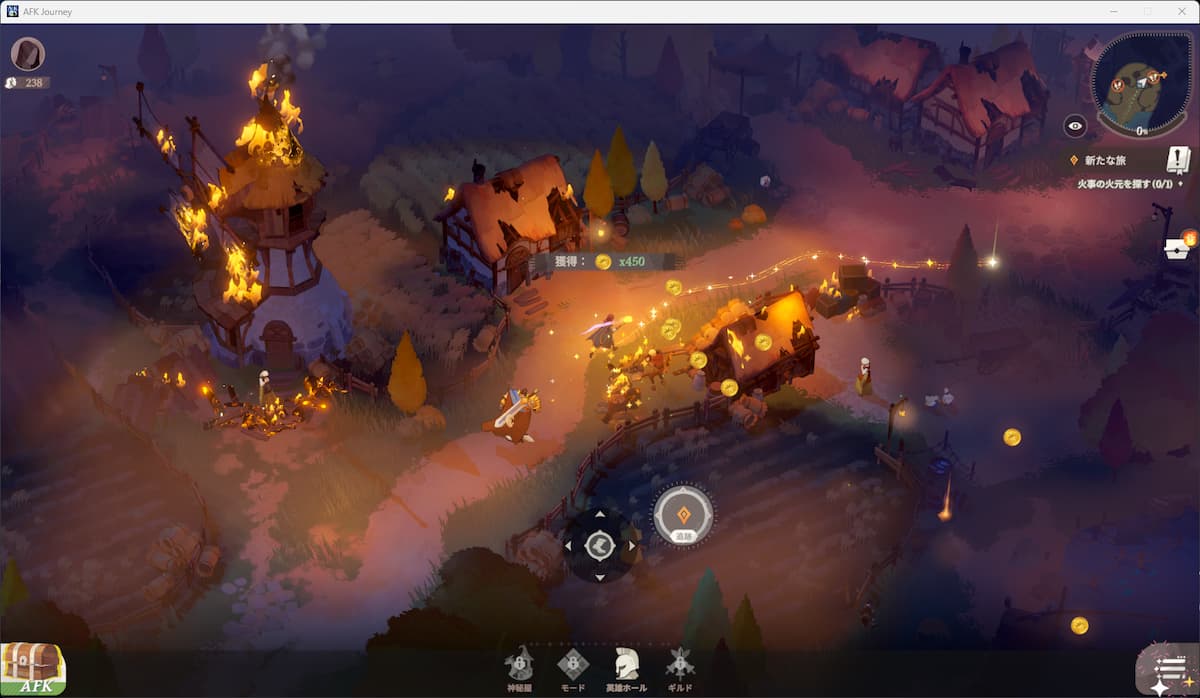Image resolution: width=1200 pixels, height=698 pixels.
Task: Expand the sparkle list menu button
Action: coord(1168,669)
